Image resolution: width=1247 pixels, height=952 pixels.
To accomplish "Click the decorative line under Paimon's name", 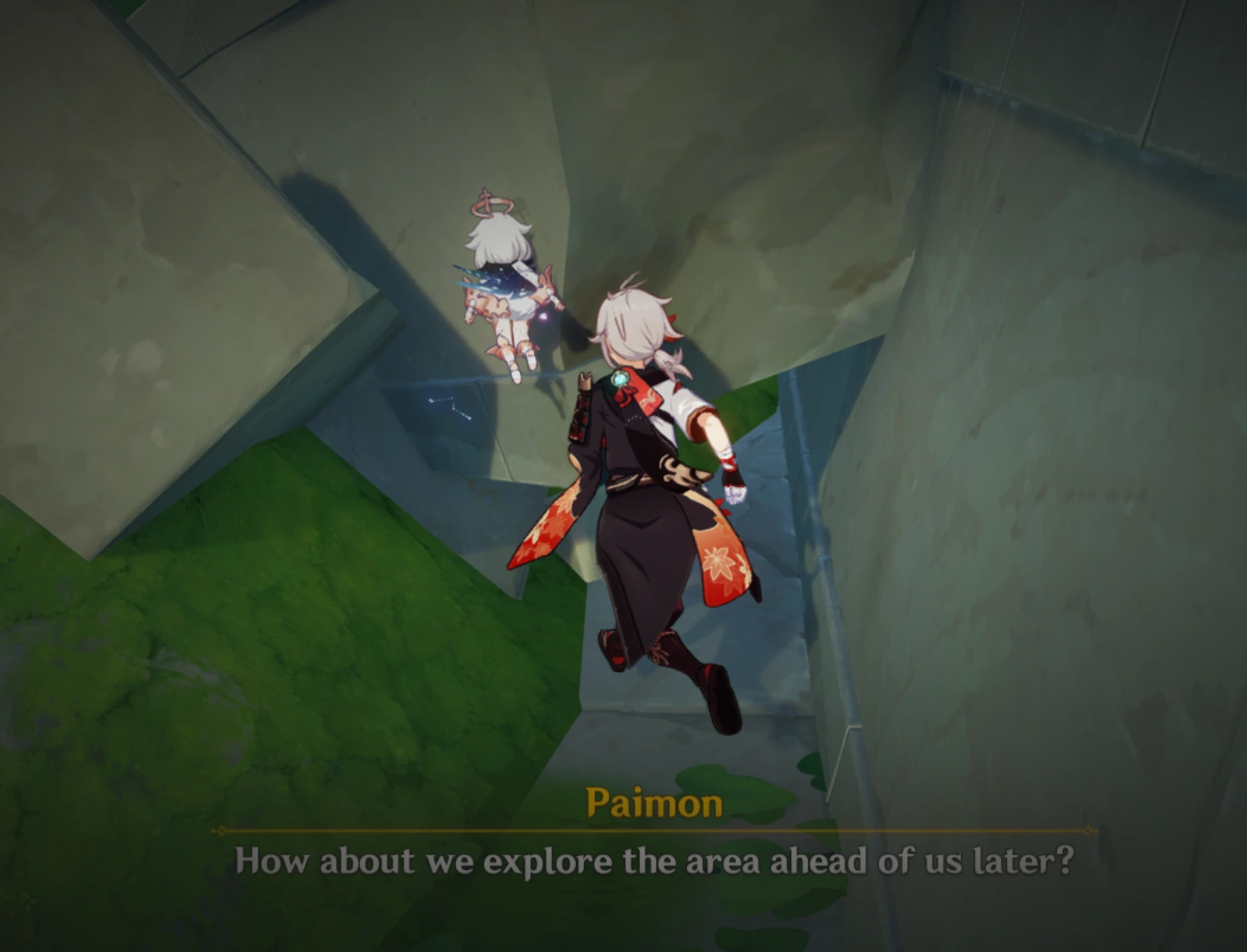I will click(x=653, y=828).
